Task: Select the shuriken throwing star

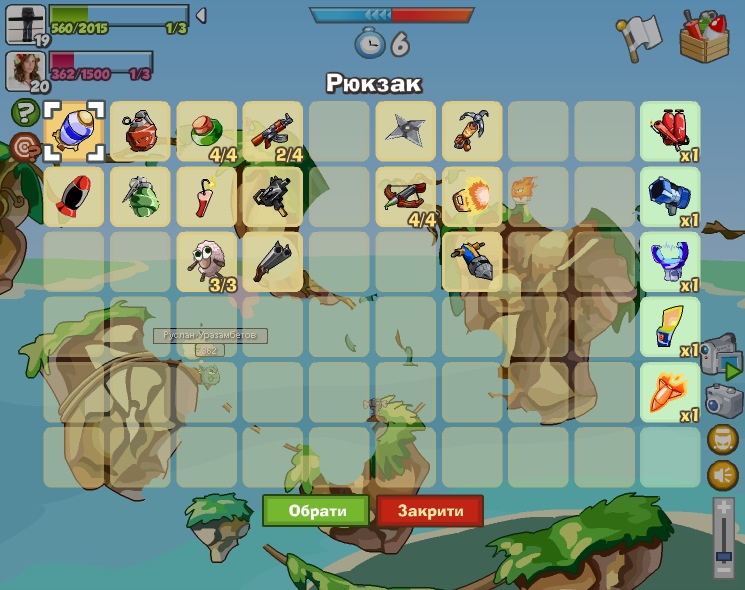Action: point(406,131)
